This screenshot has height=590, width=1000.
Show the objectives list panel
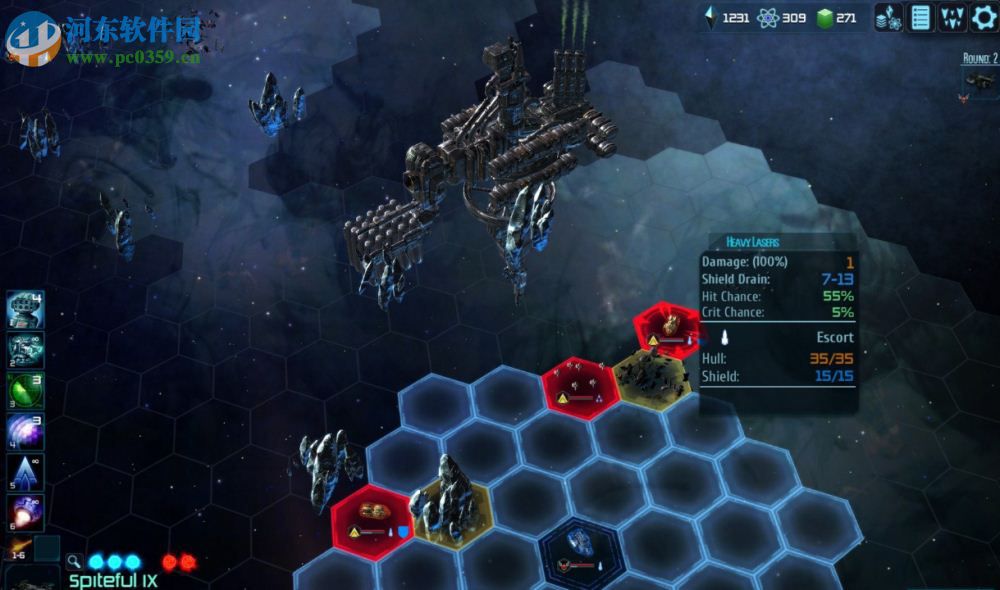click(x=921, y=17)
